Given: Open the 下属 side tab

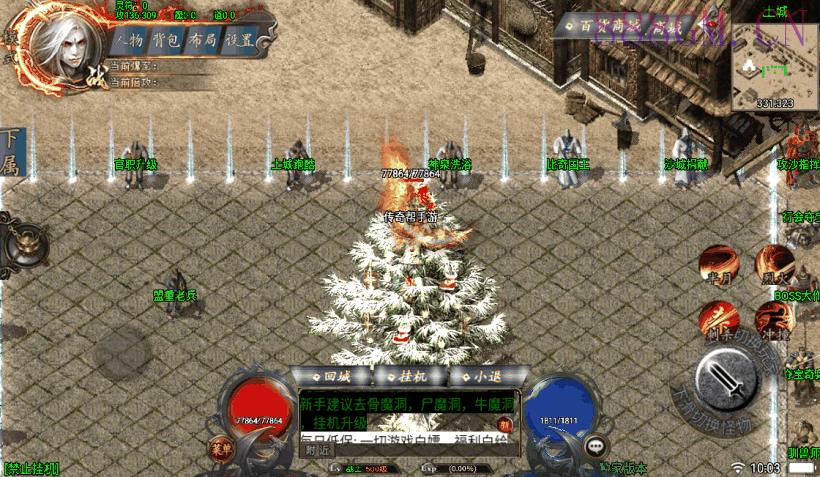Looking at the screenshot, I should coord(12,152).
